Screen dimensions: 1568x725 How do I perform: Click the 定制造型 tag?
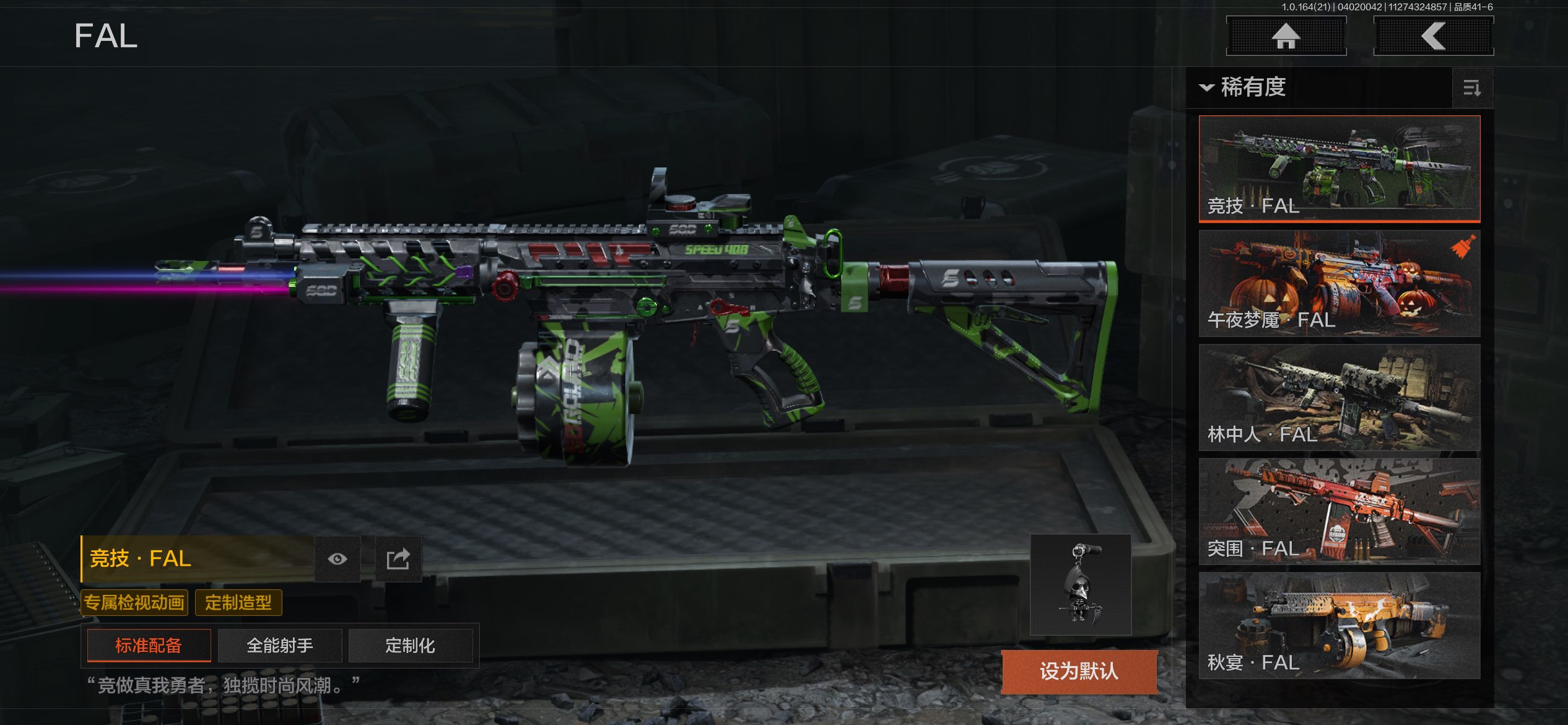click(x=238, y=602)
